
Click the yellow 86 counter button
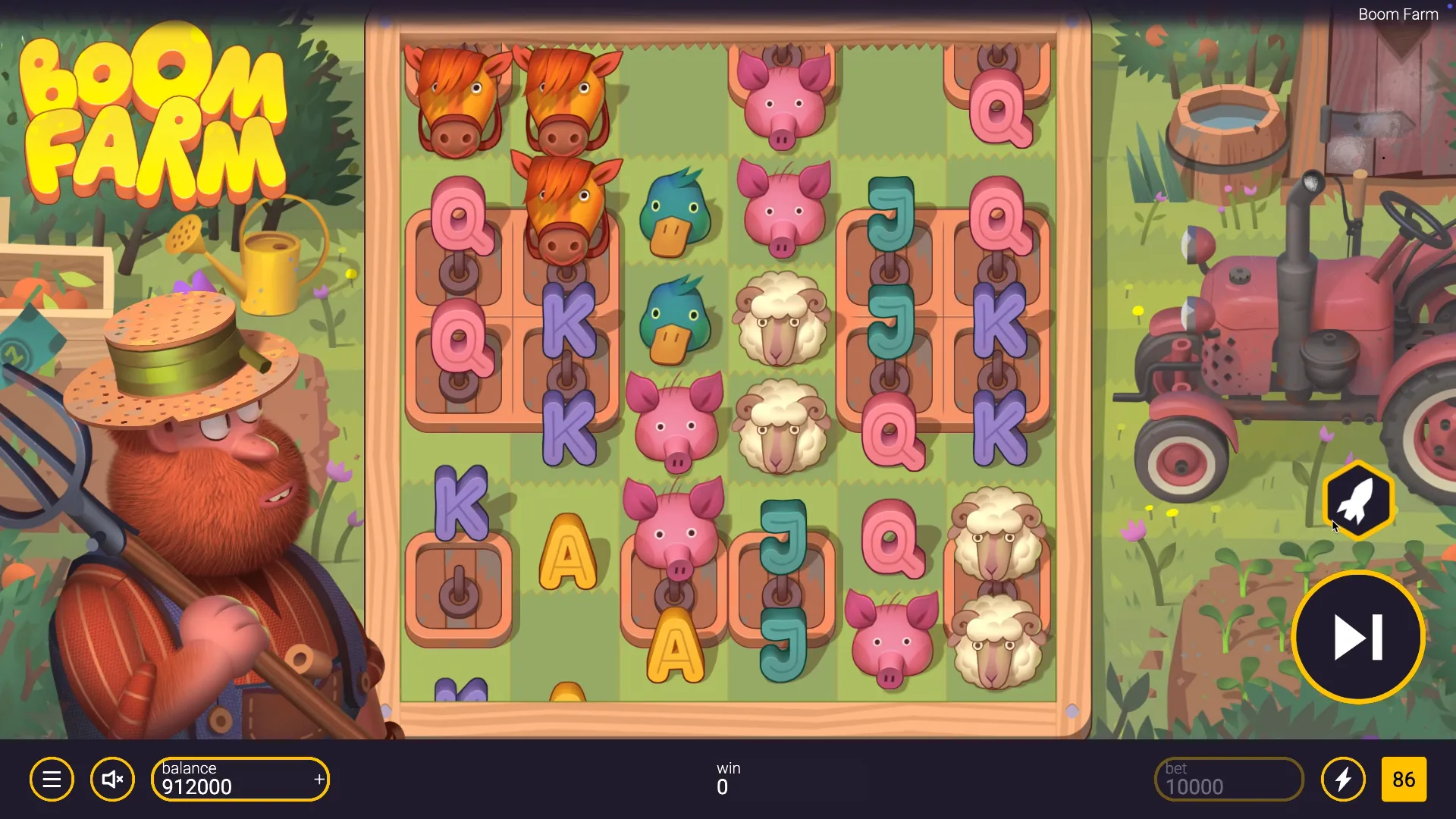tap(1404, 780)
